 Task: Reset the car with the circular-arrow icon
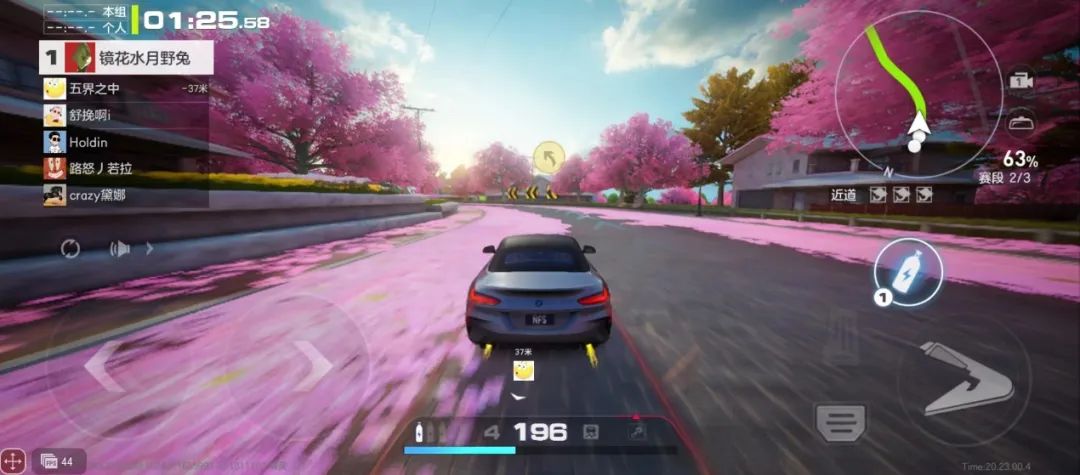pos(70,248)
